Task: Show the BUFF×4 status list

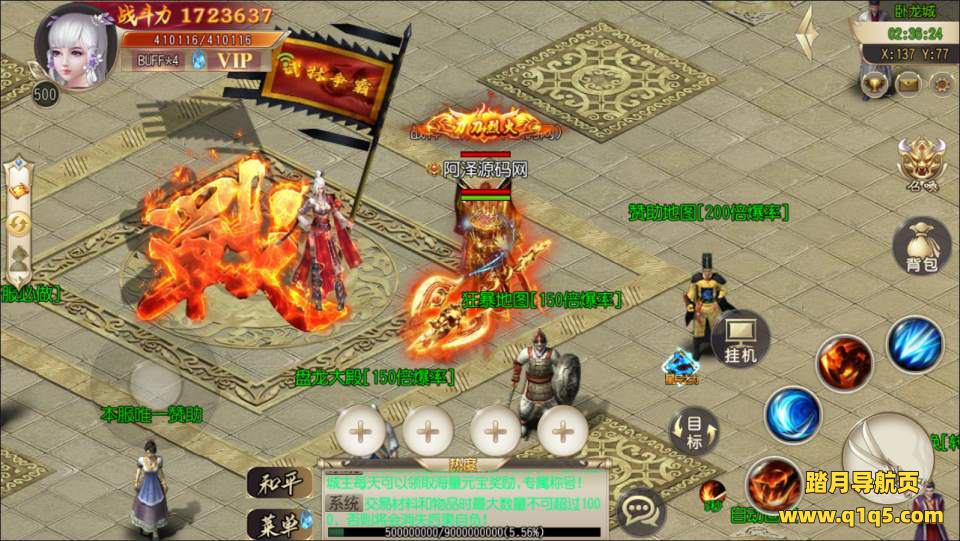Action: (159, 60)
